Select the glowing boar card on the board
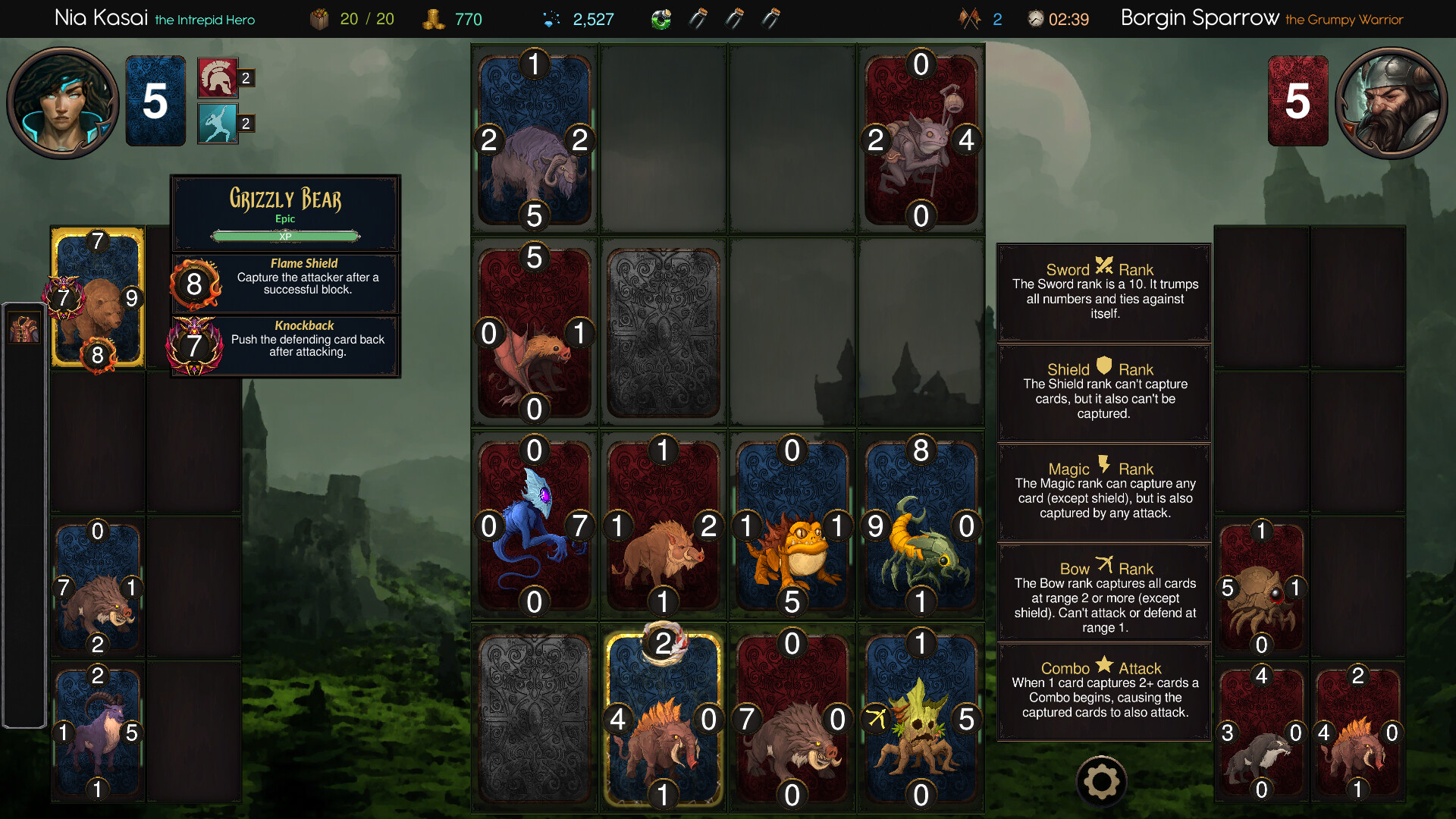The height and width of the screenshot is (819, 1456). [663, 717]
